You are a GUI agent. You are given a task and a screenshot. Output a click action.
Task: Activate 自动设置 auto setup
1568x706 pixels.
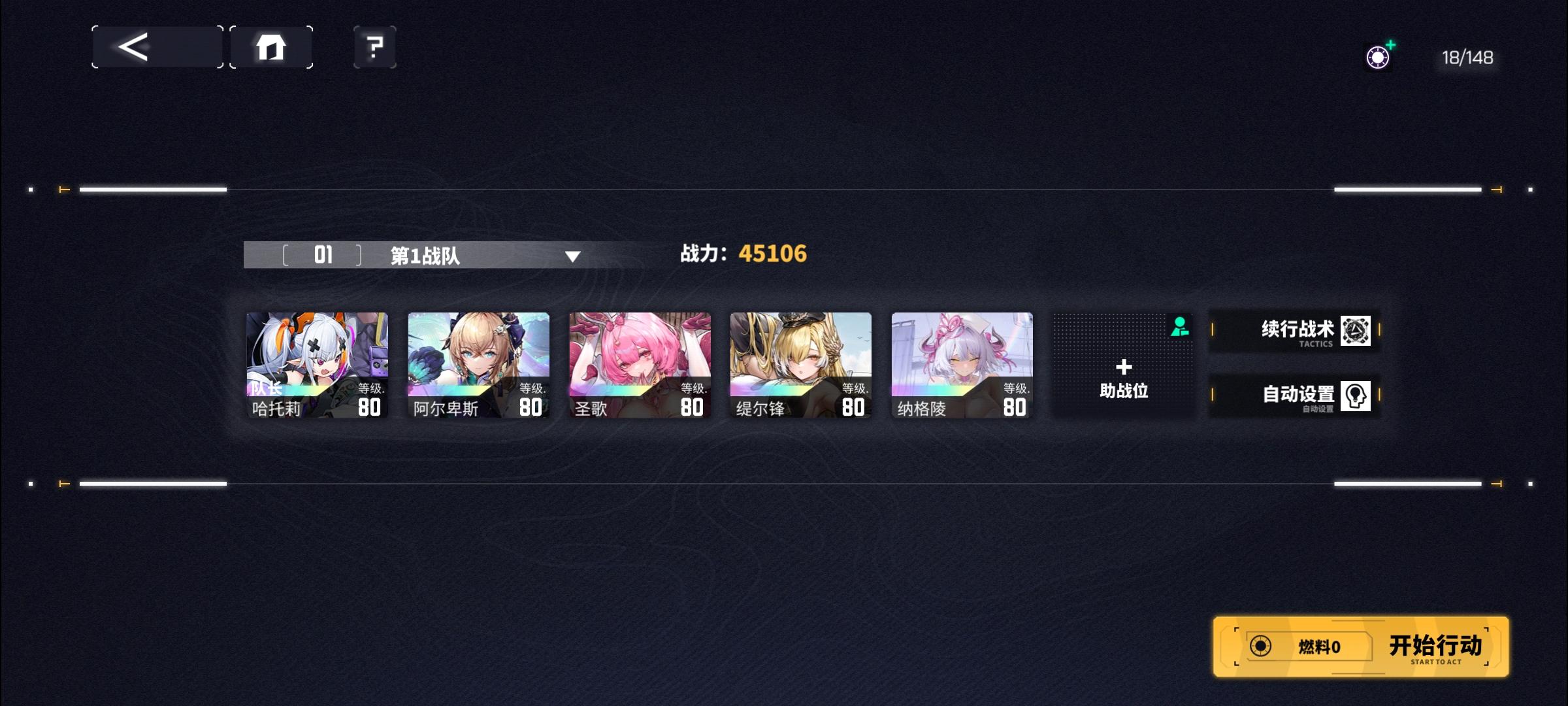tap(1297, 394)
